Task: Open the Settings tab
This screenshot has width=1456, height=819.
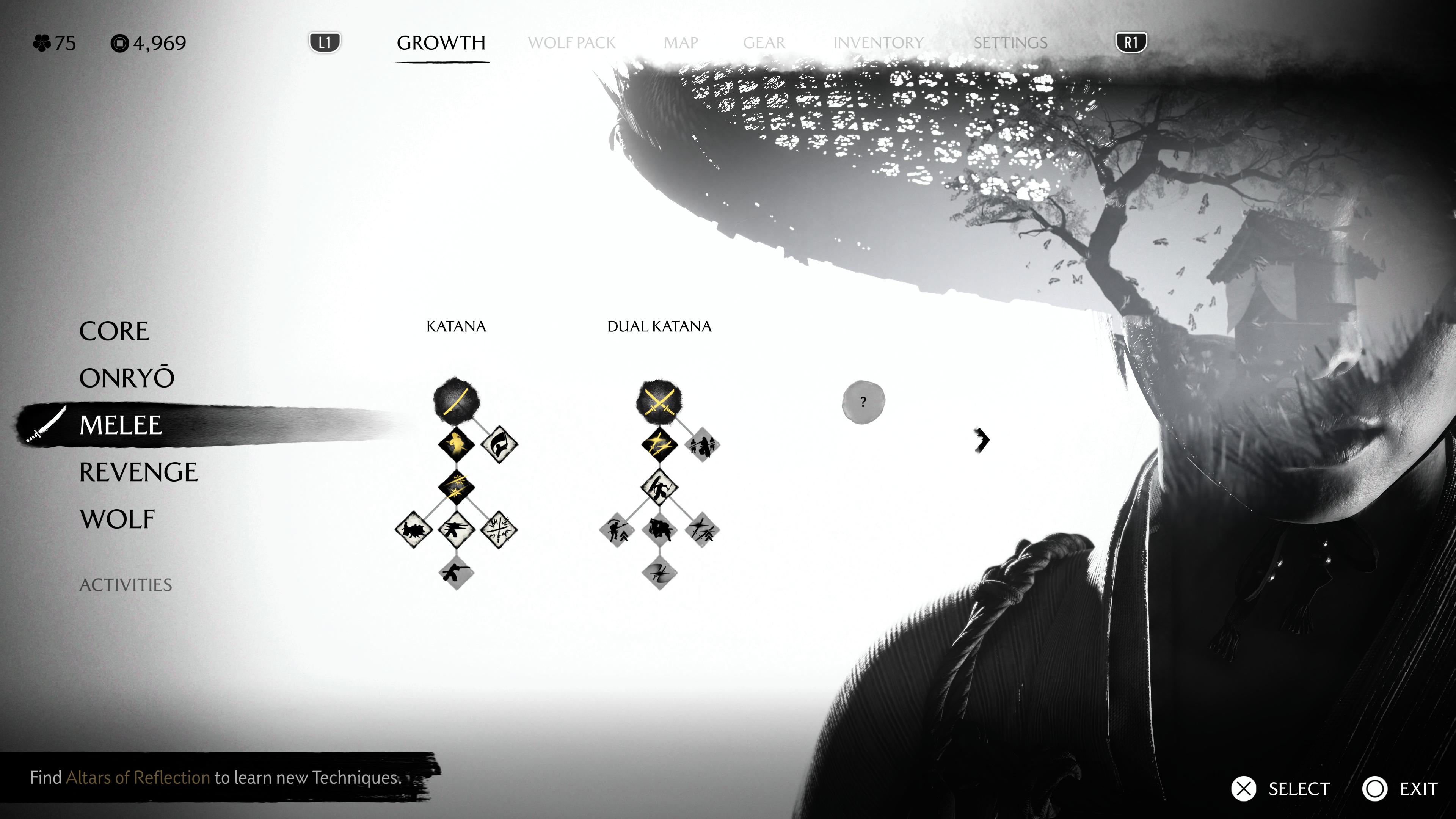Action: (1010, 43)
